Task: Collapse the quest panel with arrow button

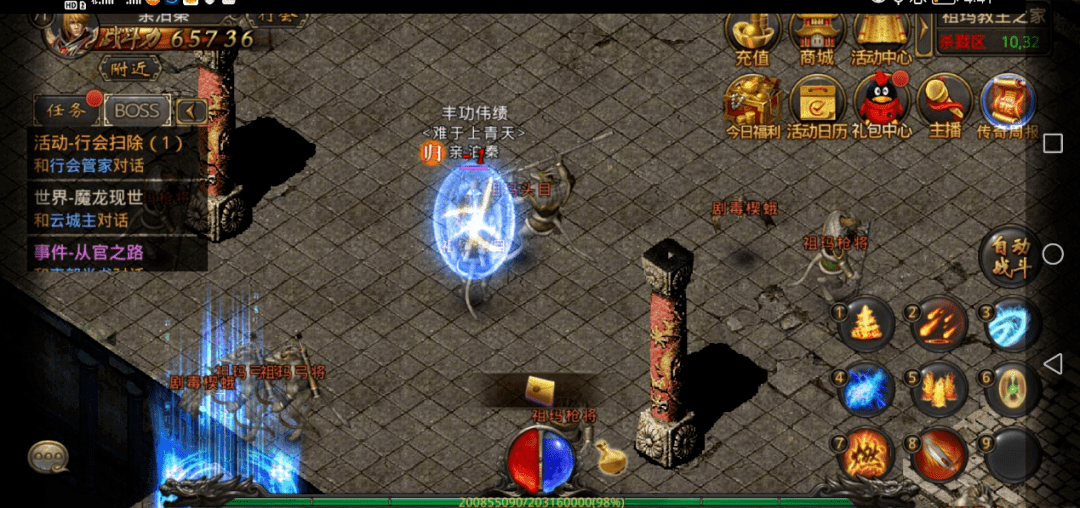Action: point(192,111)
